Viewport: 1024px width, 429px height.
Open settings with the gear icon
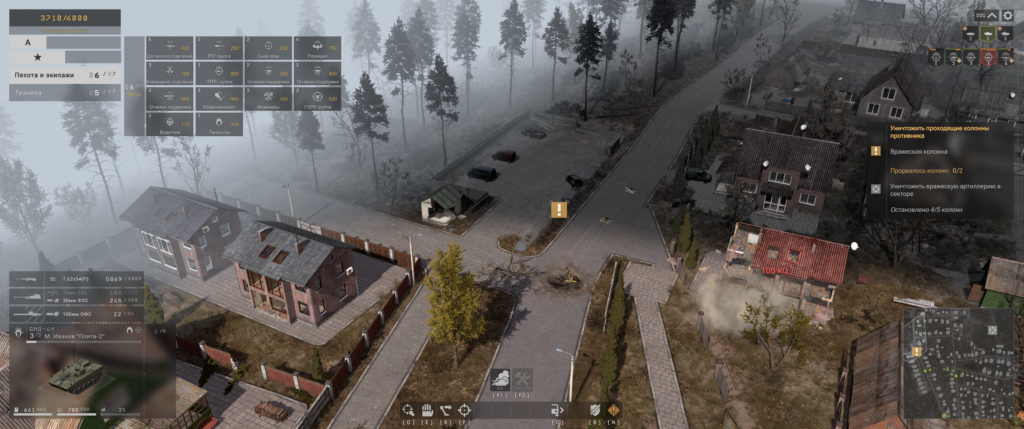1008,15
